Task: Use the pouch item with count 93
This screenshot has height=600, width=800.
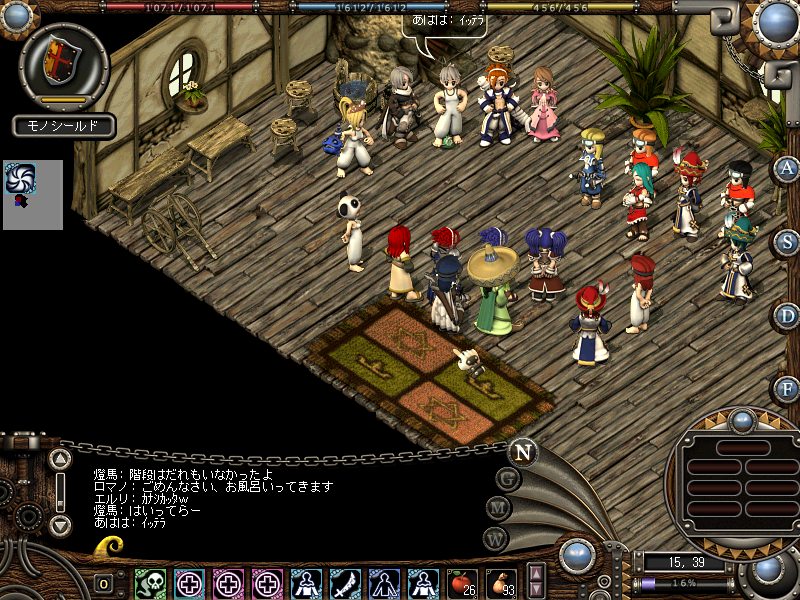Action: [501, 583]
